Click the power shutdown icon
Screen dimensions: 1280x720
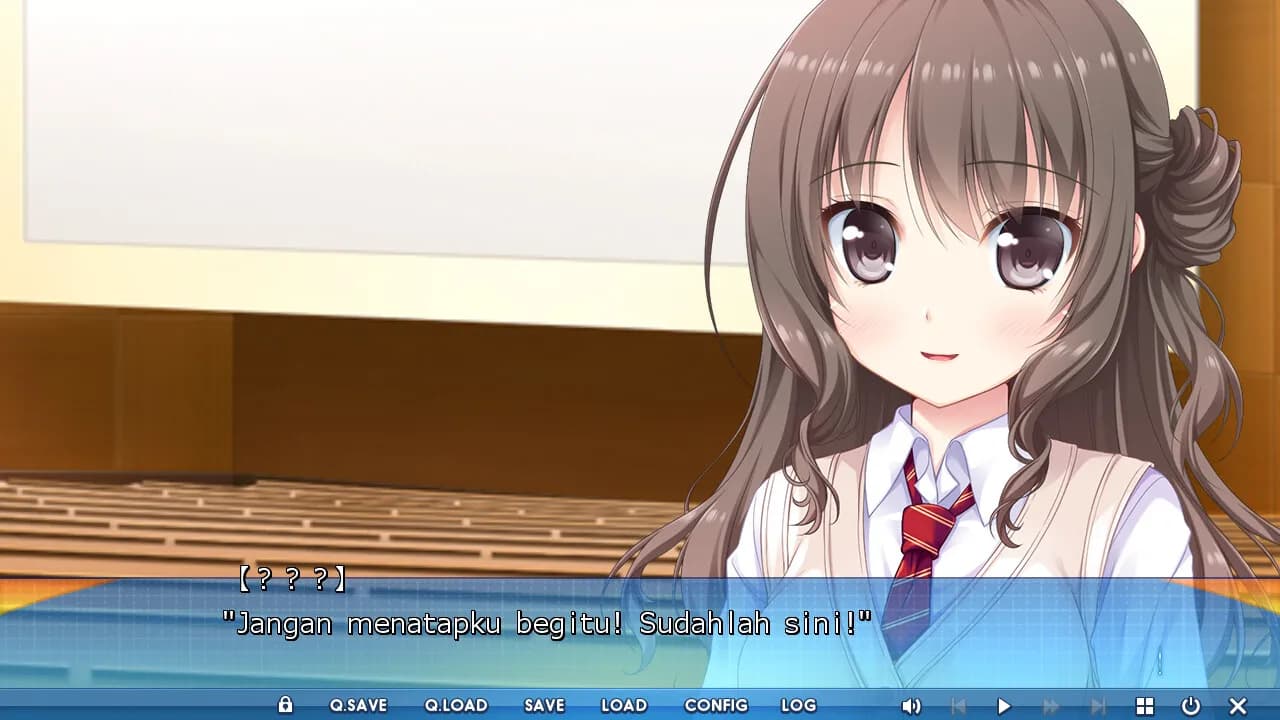(1193, 705)
